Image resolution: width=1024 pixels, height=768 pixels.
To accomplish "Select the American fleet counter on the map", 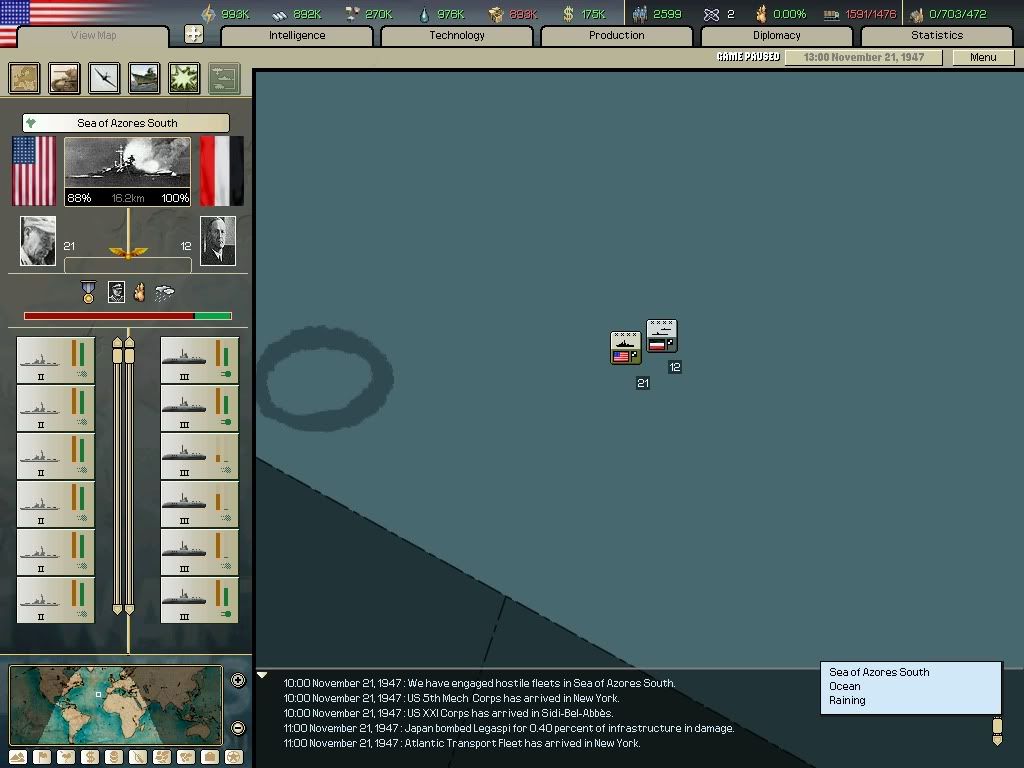I will tap(625, 348).
